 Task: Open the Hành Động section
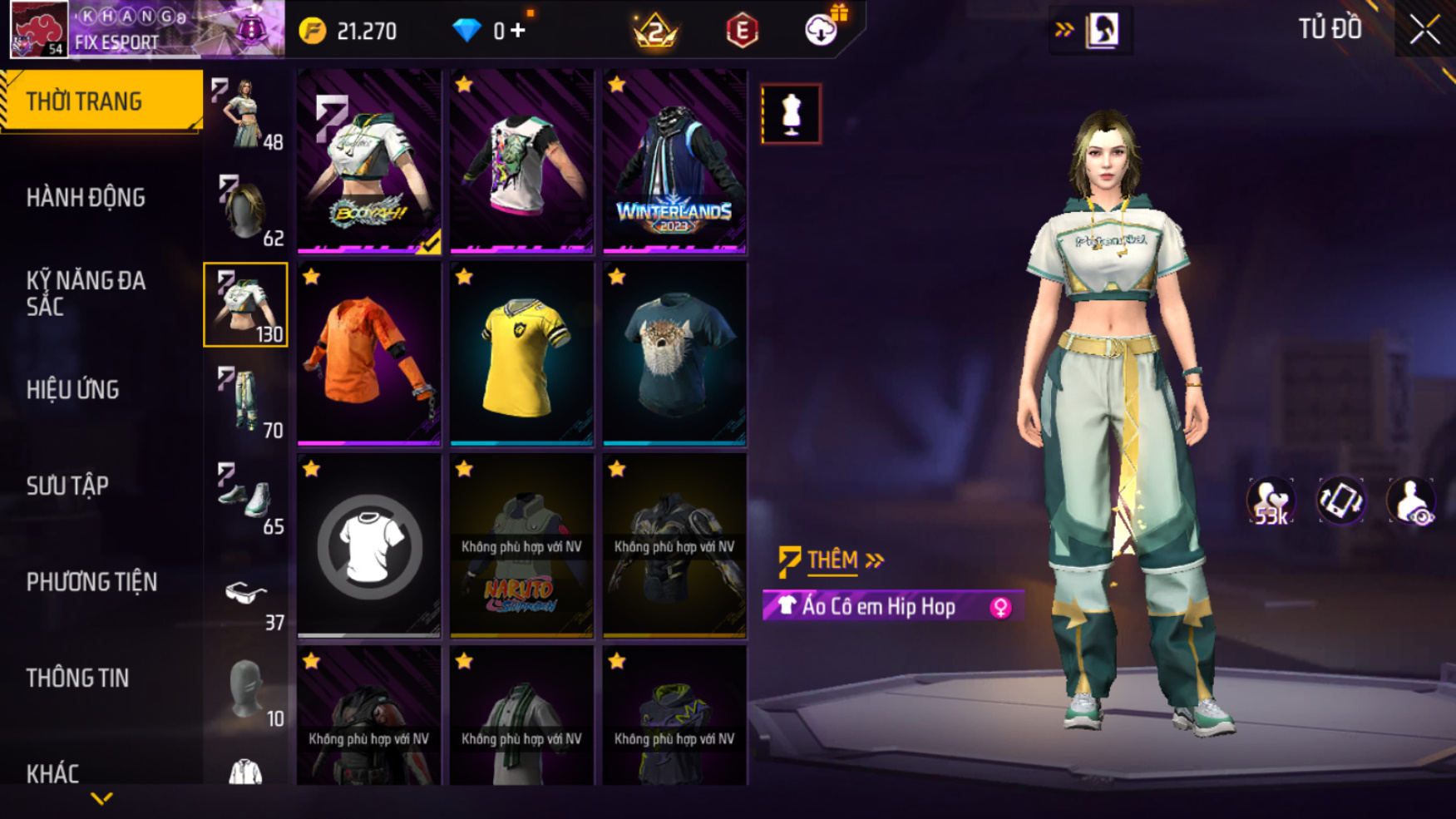[x=86, y=198]
